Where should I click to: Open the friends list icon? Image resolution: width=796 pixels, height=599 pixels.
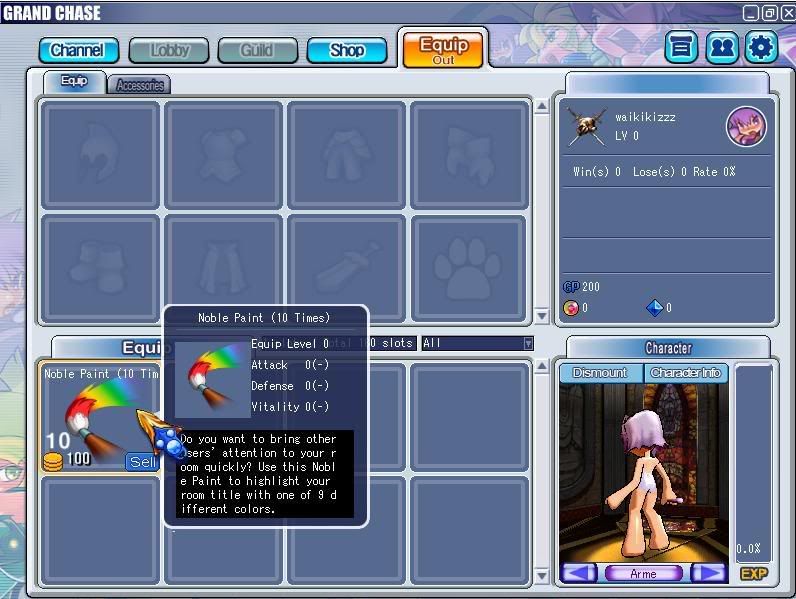721,47
